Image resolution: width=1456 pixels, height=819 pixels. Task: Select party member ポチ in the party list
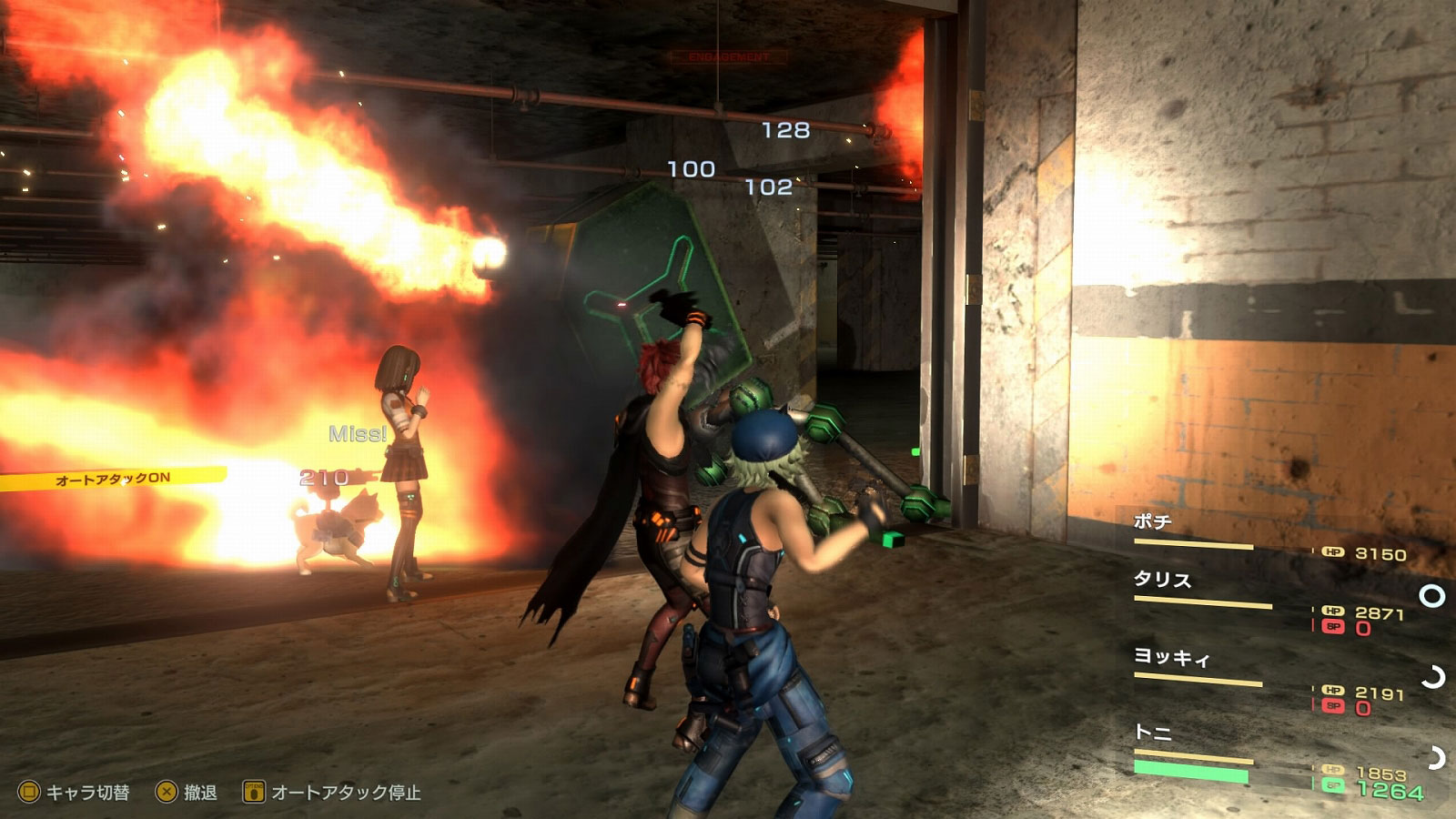pos(1152,522)
